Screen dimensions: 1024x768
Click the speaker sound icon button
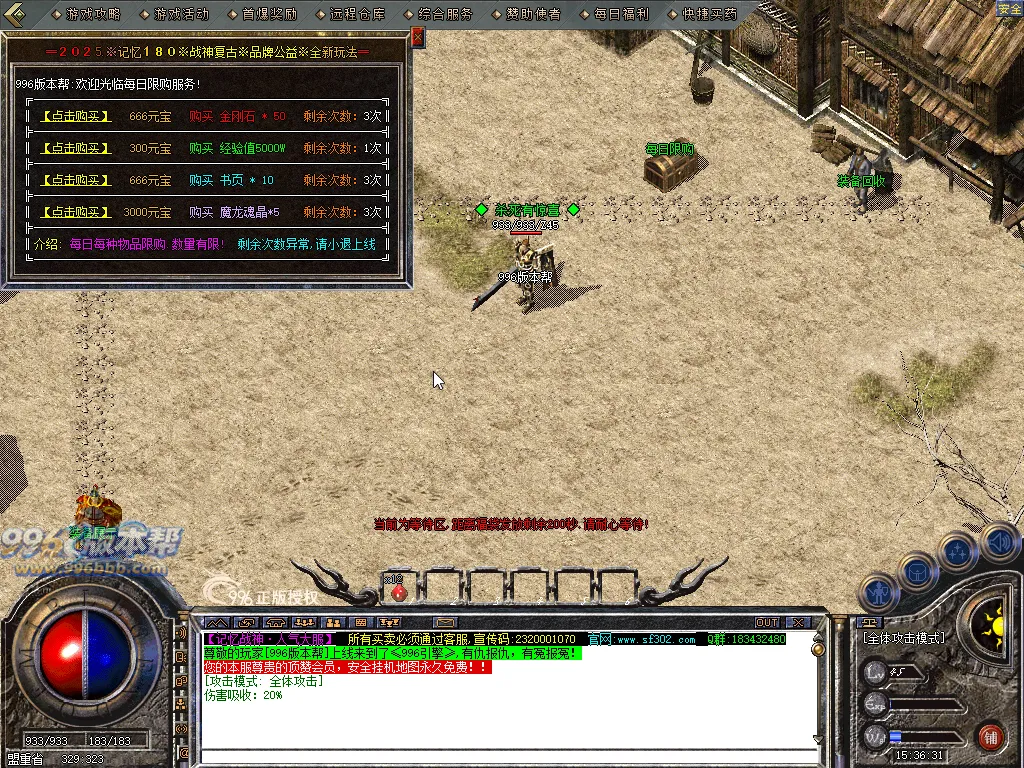[x=999, y=542]
